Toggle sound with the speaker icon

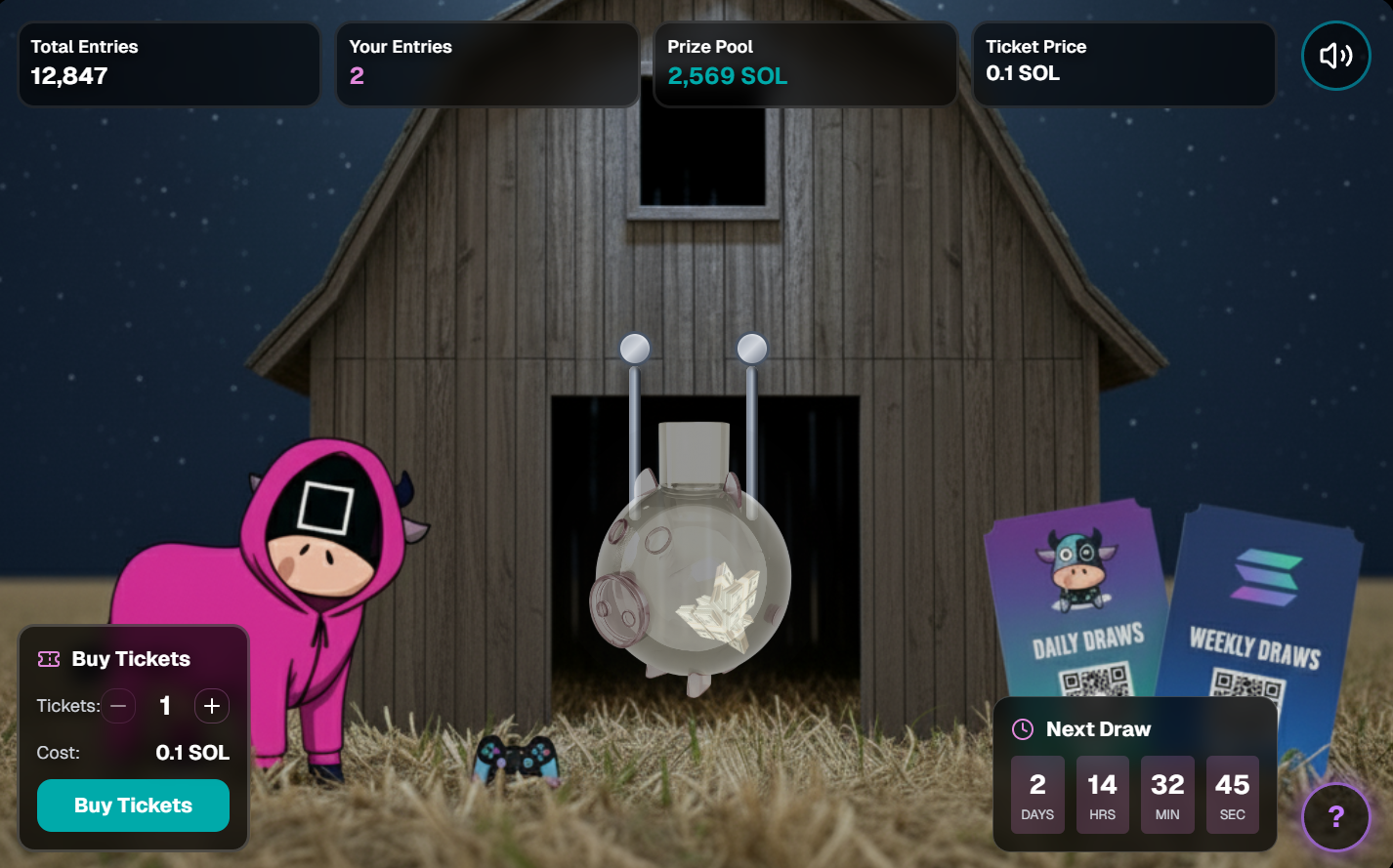[x=1335, y=56]
